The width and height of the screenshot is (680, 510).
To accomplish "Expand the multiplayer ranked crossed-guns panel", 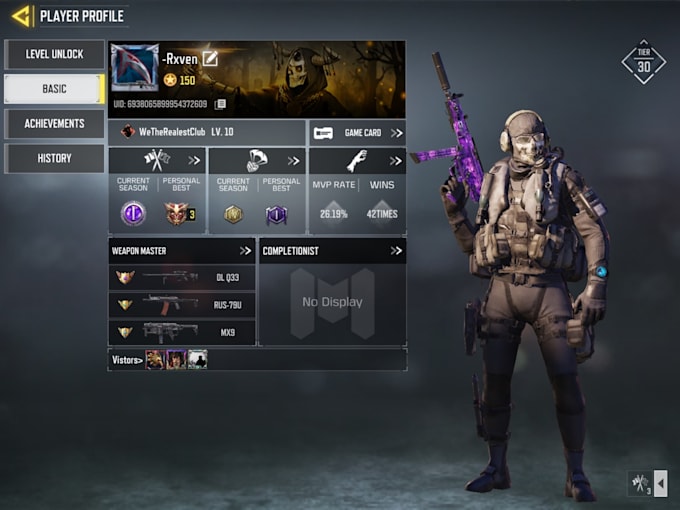I will coord(193,160).
